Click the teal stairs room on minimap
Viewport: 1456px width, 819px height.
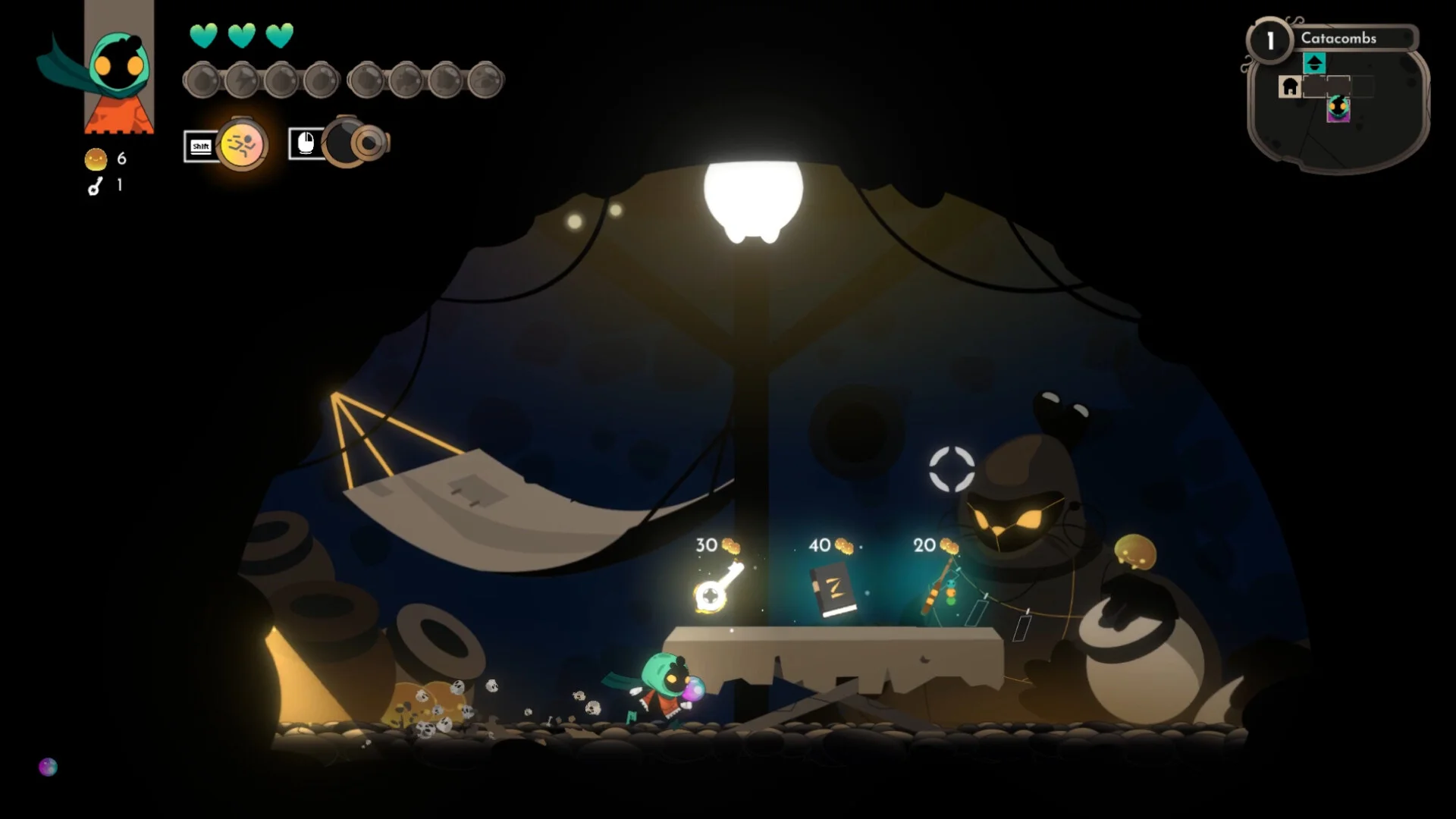click(x=1314, y=63)
